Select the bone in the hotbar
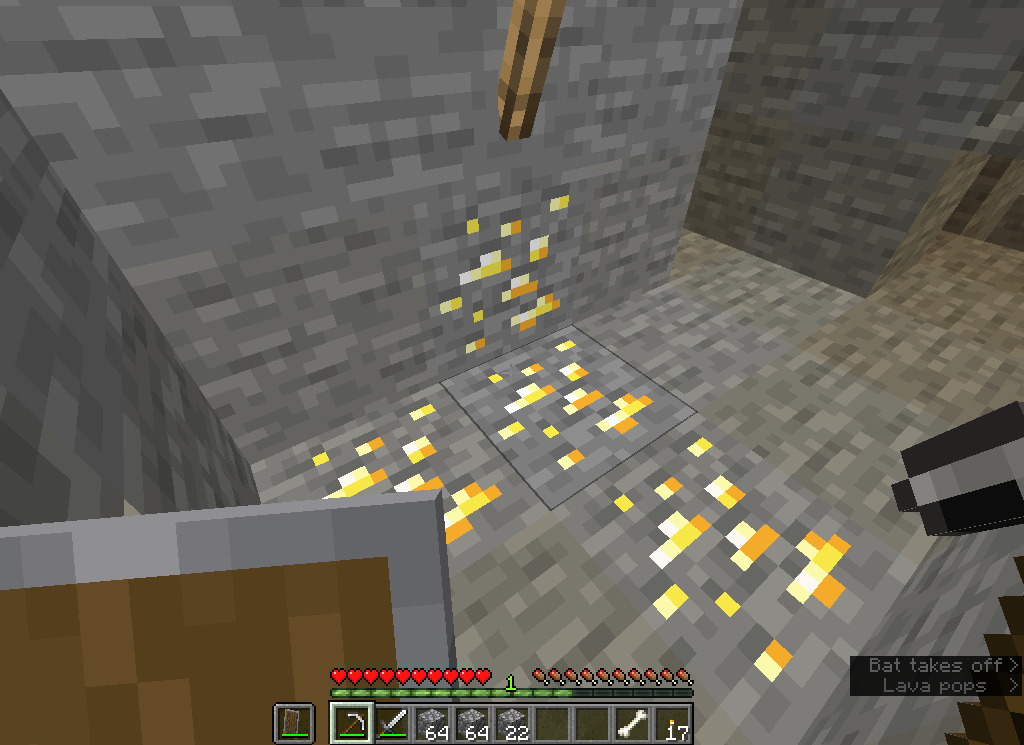This screenshot has height=745, width=1024. tap(634, 721)
